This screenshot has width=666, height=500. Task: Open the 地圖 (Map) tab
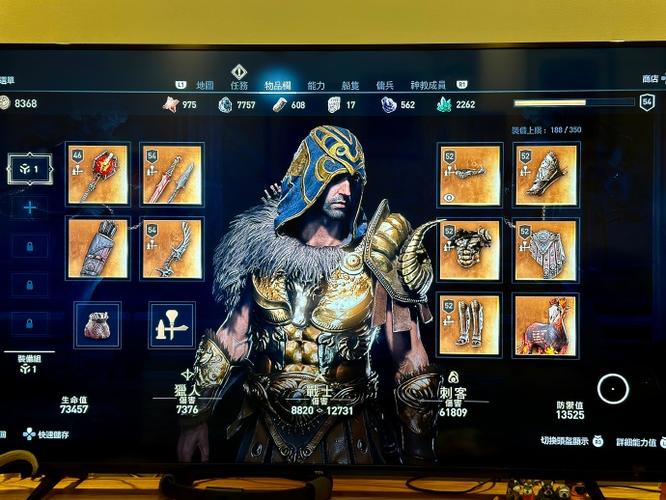[x=205, y=86]
